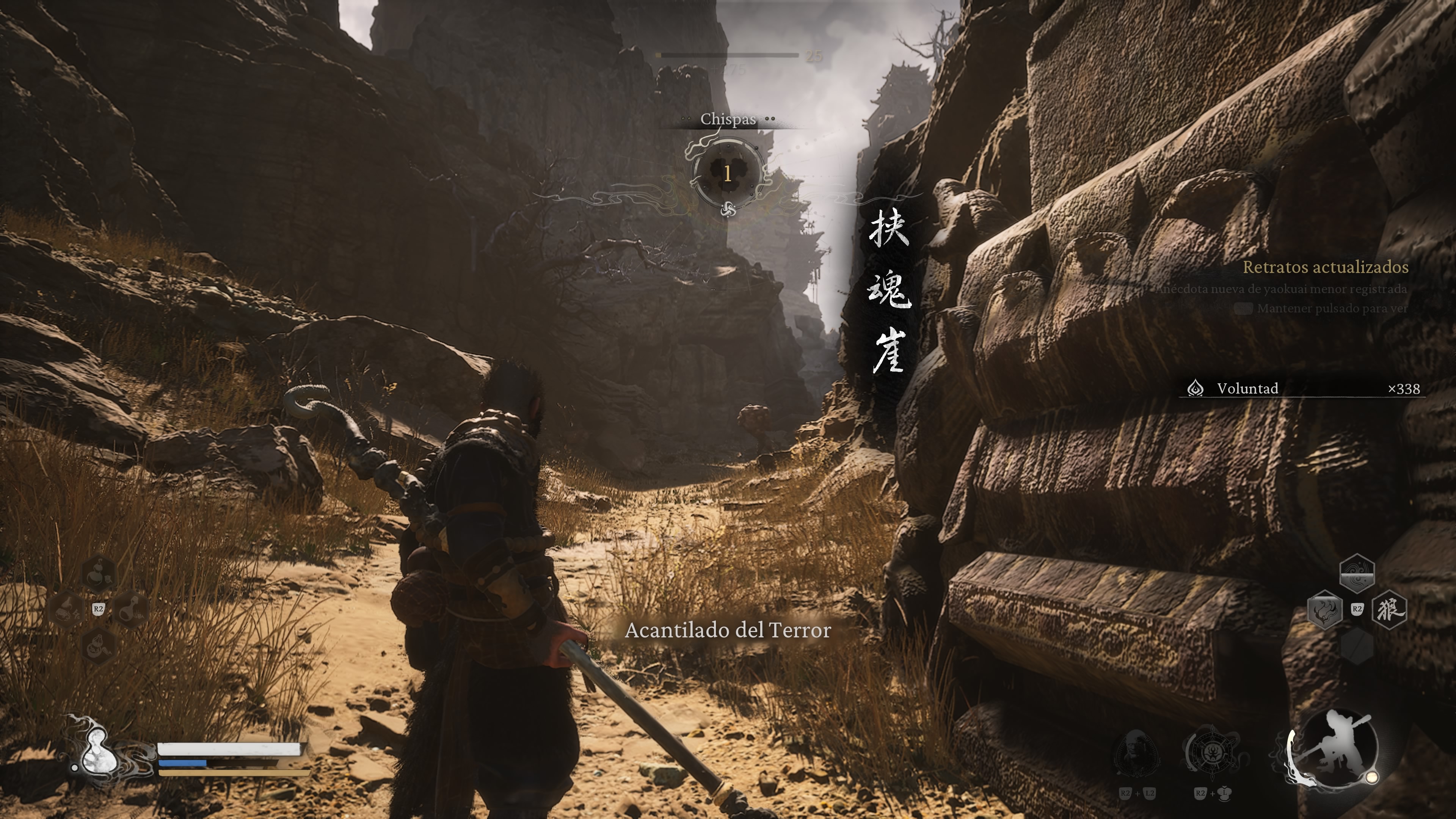View the Retratos actualizados notification
Viewport: 1456px width, 819px height.
pos(1325,267)
